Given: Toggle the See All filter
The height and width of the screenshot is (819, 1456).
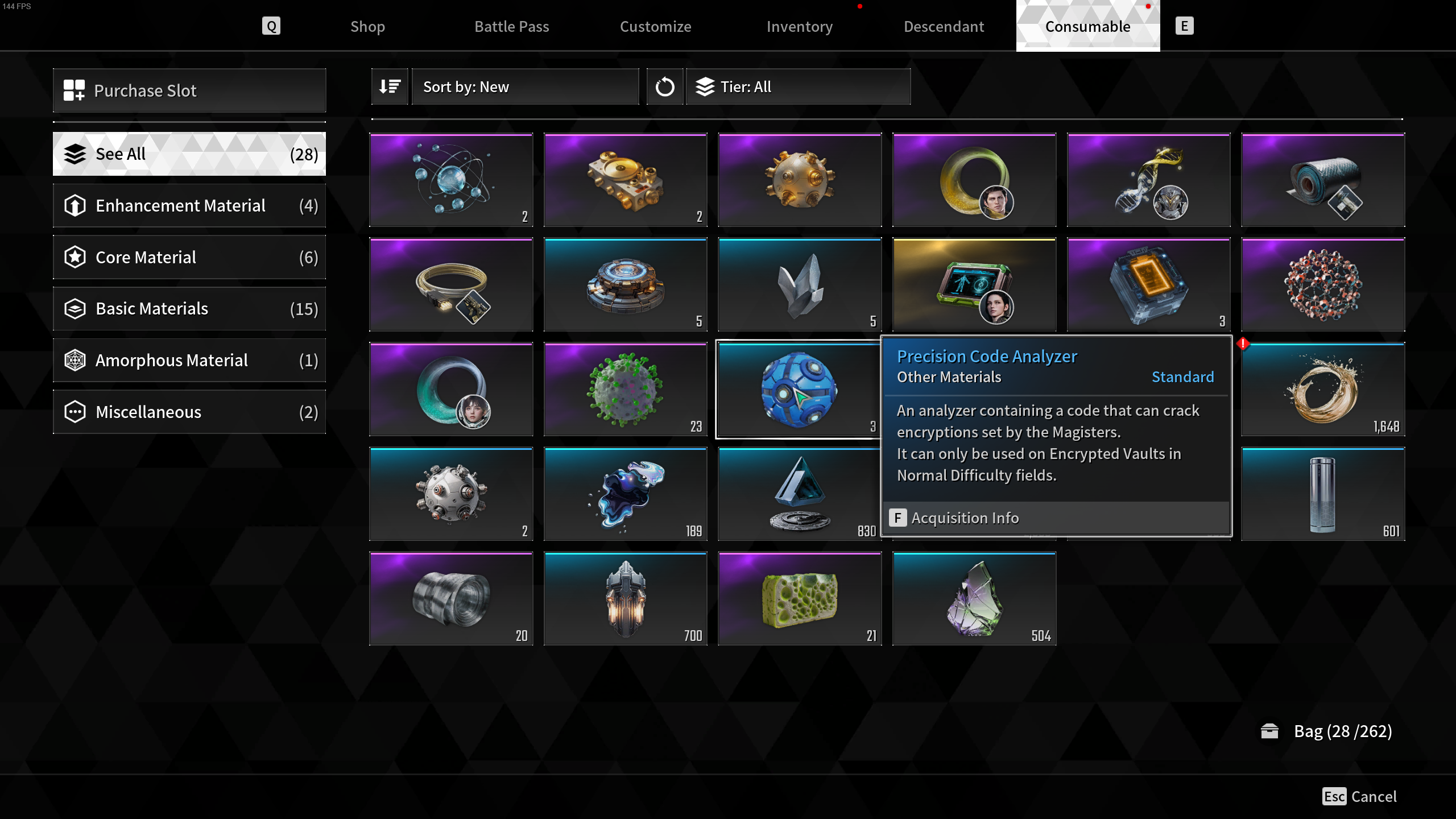Looking at the screenshot, I should click(189, 154).
